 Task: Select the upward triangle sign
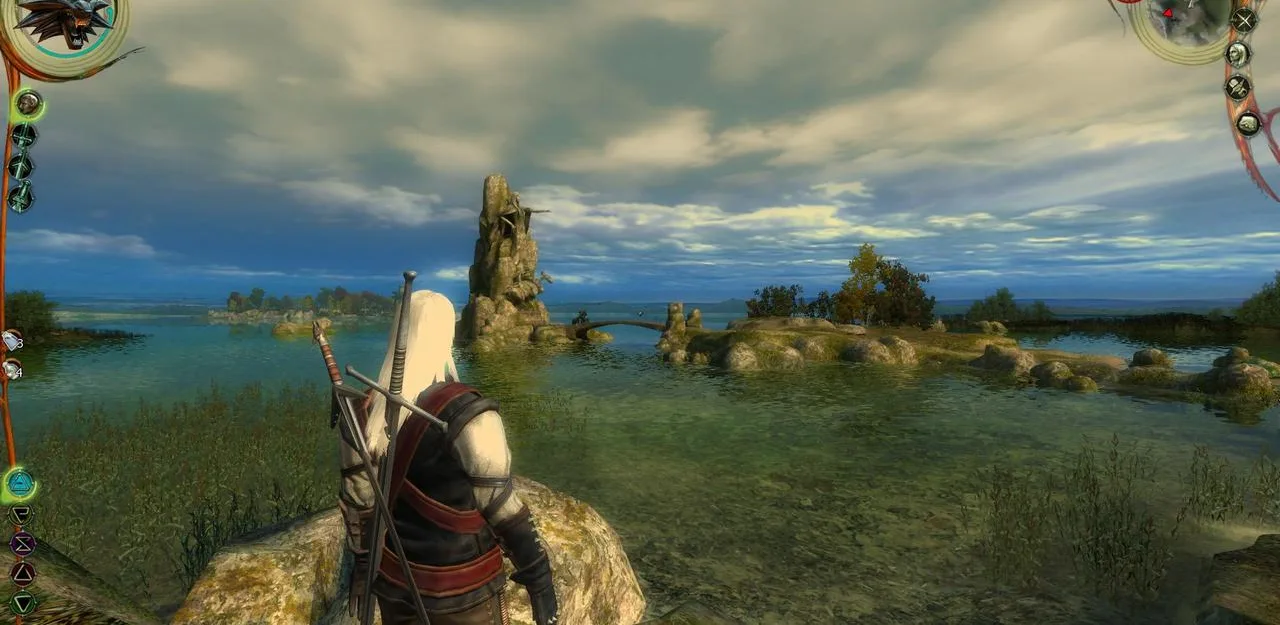(x=22, y=573)
